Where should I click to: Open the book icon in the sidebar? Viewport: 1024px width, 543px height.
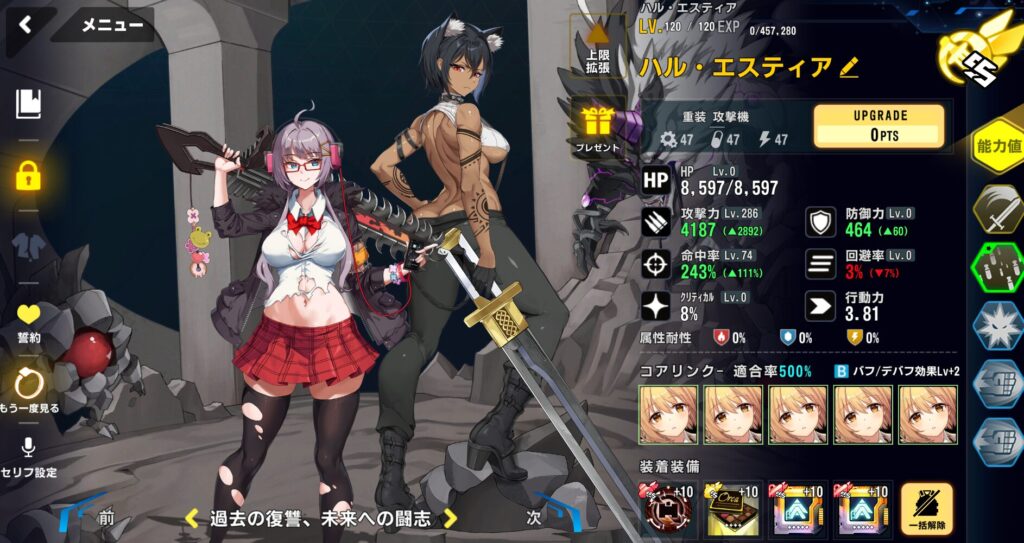(x=27, y=103)
